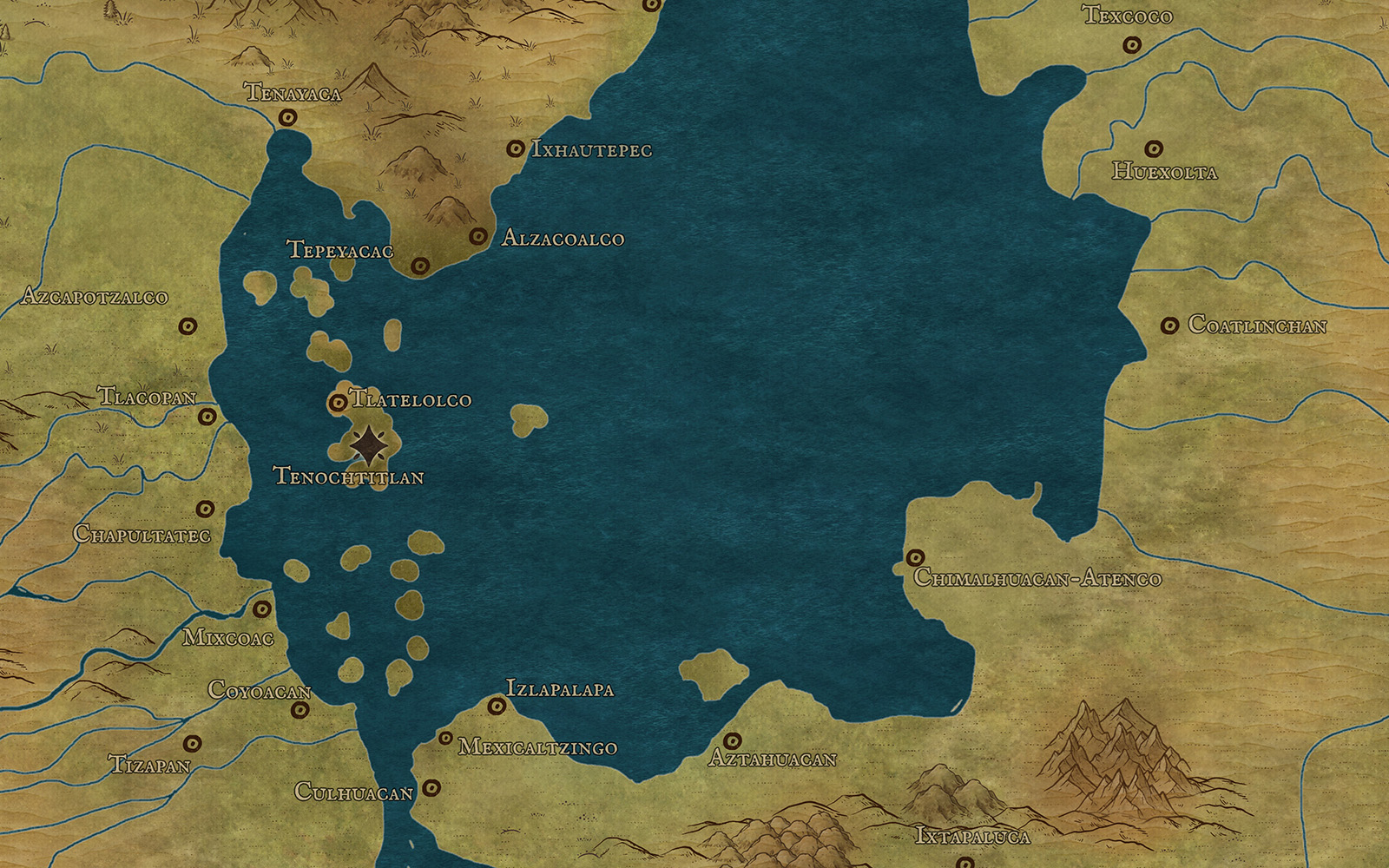Select the Coatlinchan town marker
Screen dimensions: 1389x868
[1170, 325]
